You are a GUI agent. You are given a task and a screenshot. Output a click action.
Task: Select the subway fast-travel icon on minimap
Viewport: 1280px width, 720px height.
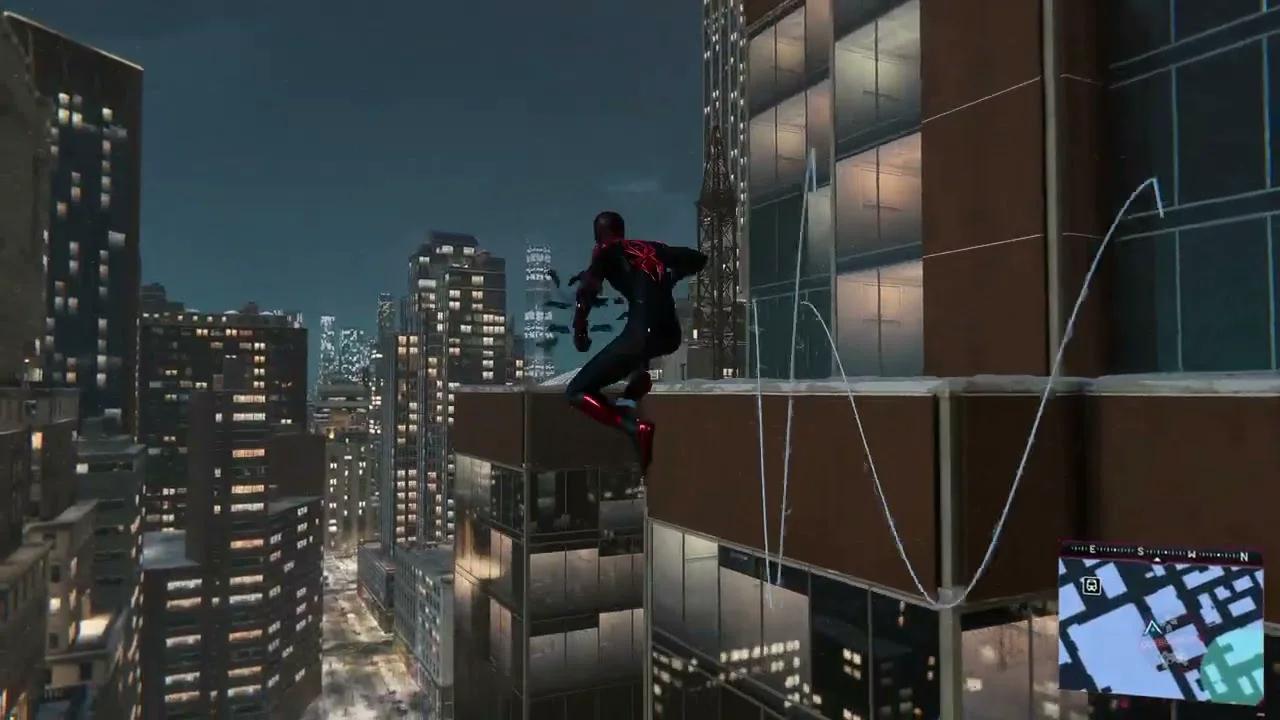coord(1091,585)
